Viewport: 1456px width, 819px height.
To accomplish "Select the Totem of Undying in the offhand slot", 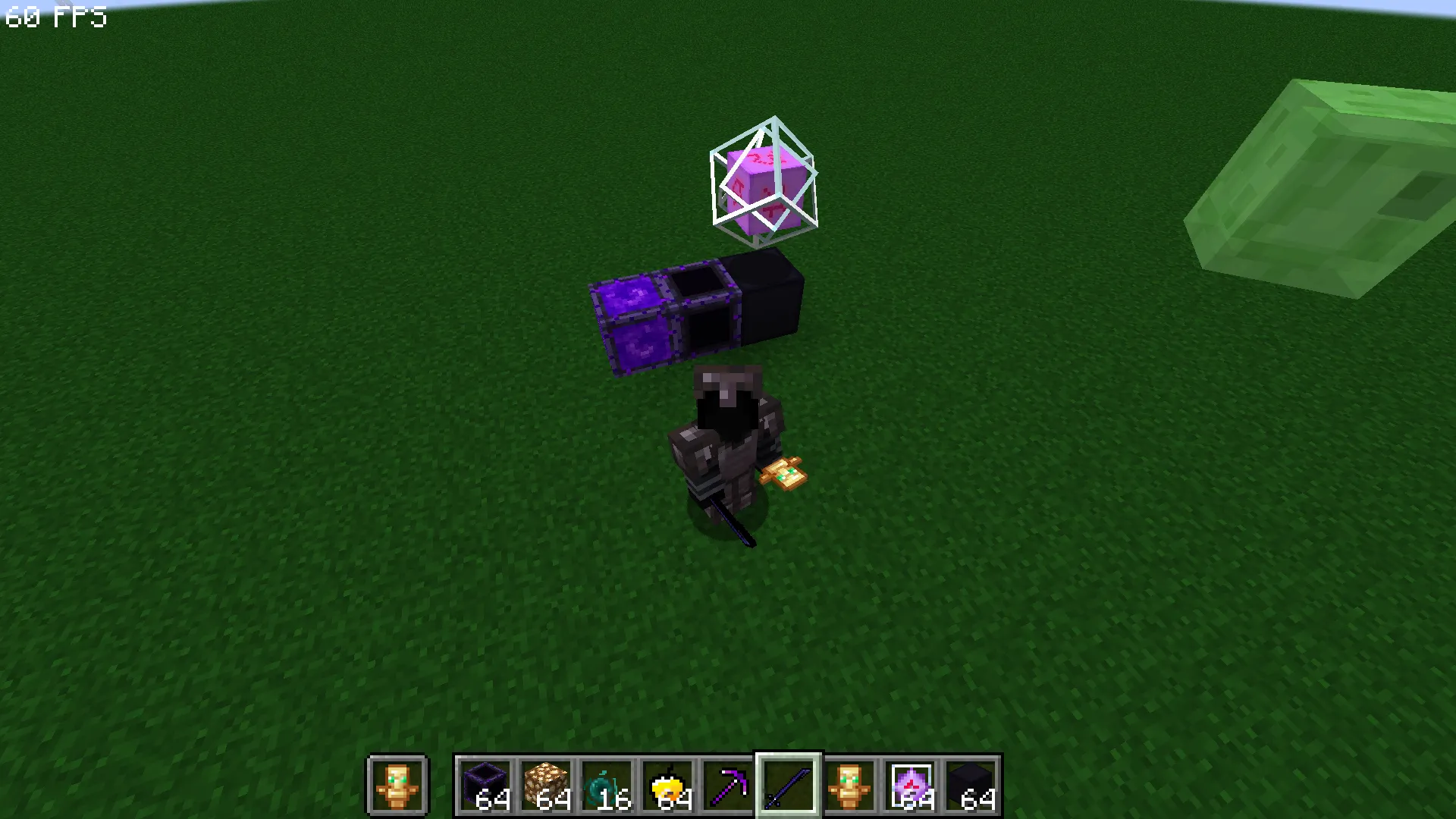I will pos(397,786).
